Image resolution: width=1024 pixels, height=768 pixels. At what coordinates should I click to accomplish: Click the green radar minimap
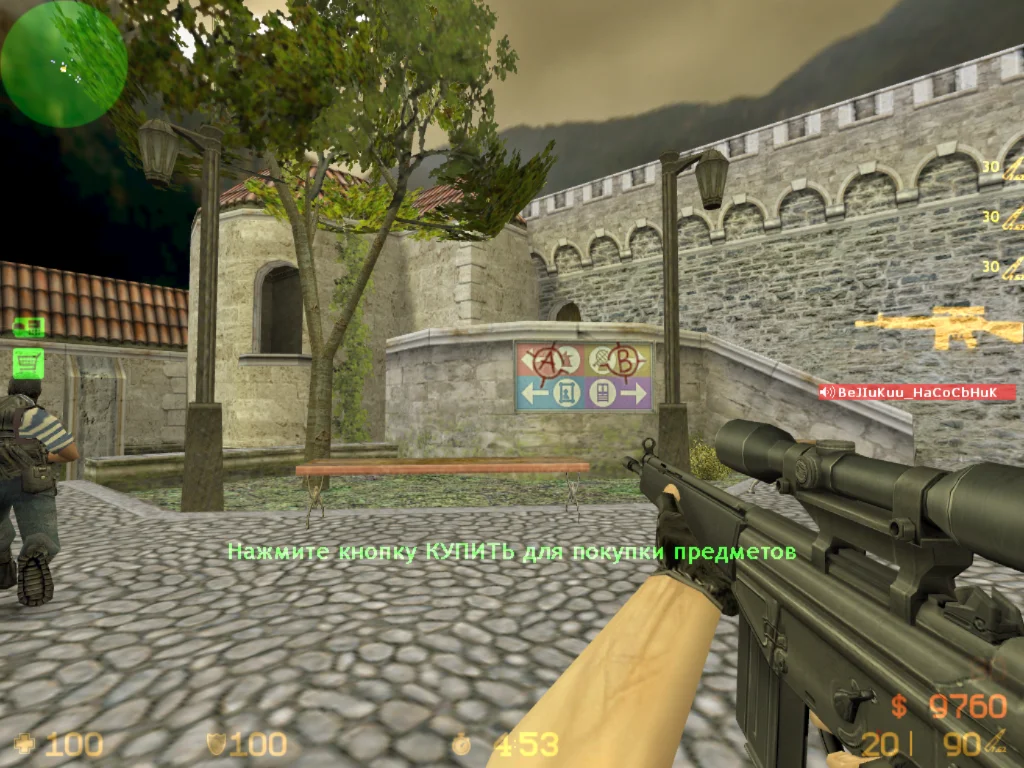pos(63,63)
